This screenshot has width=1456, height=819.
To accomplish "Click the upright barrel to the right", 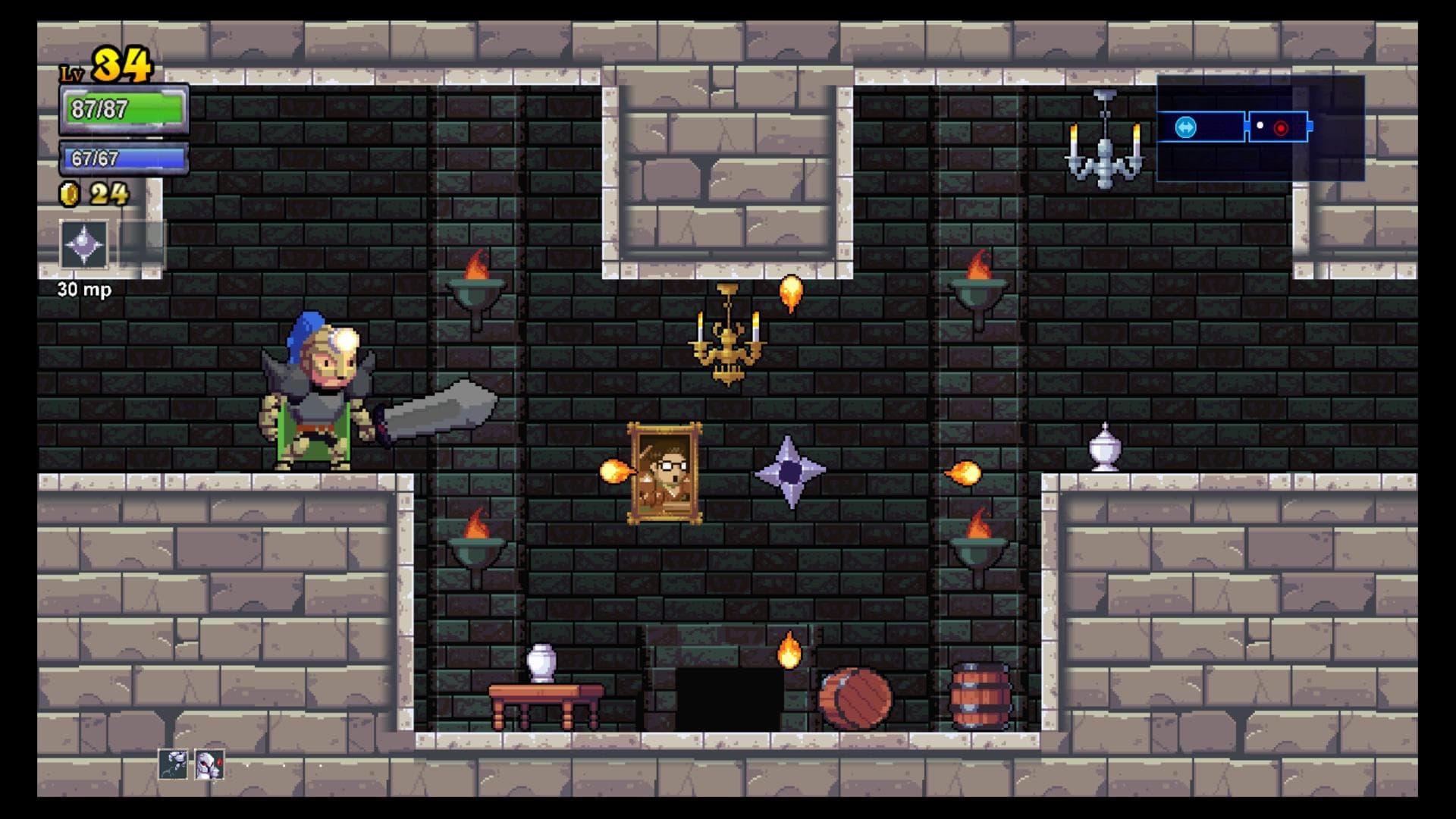I will [979, 693].
